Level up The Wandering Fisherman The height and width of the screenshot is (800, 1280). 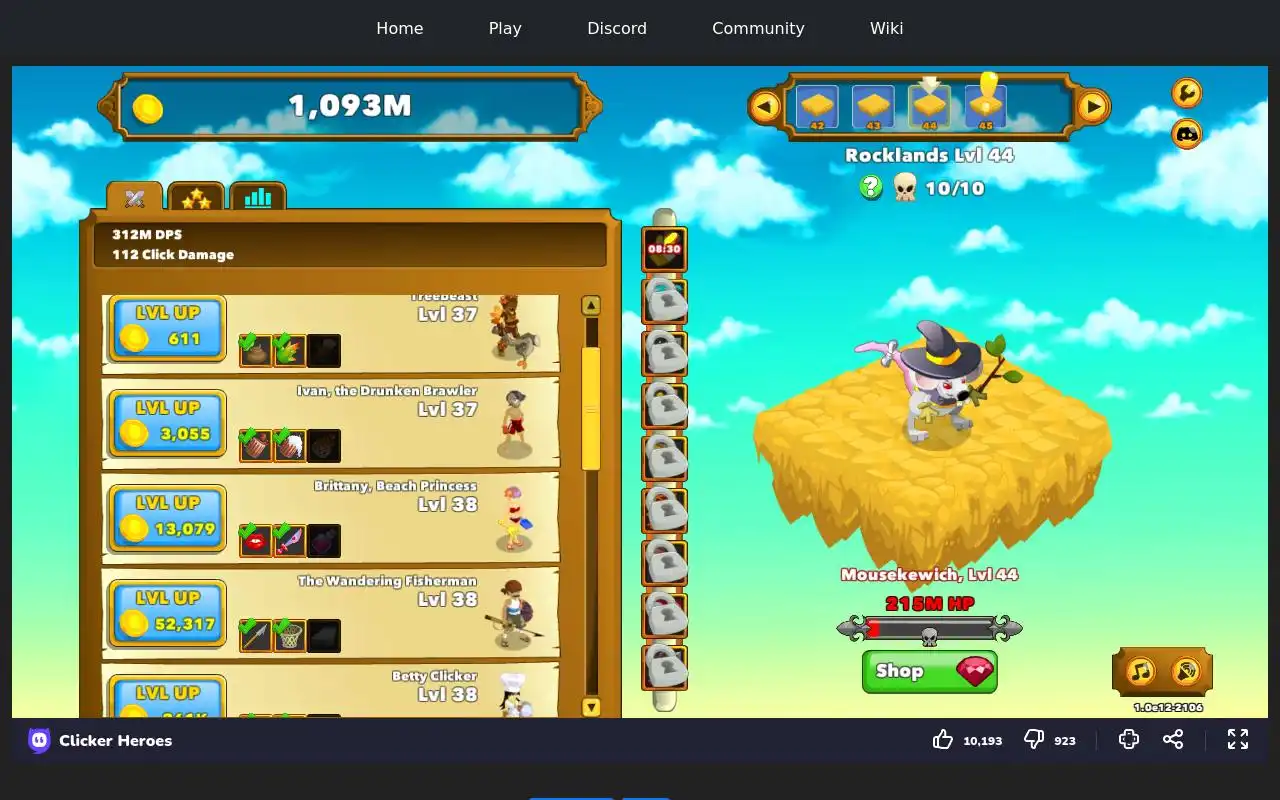click(x=167, y=613)
